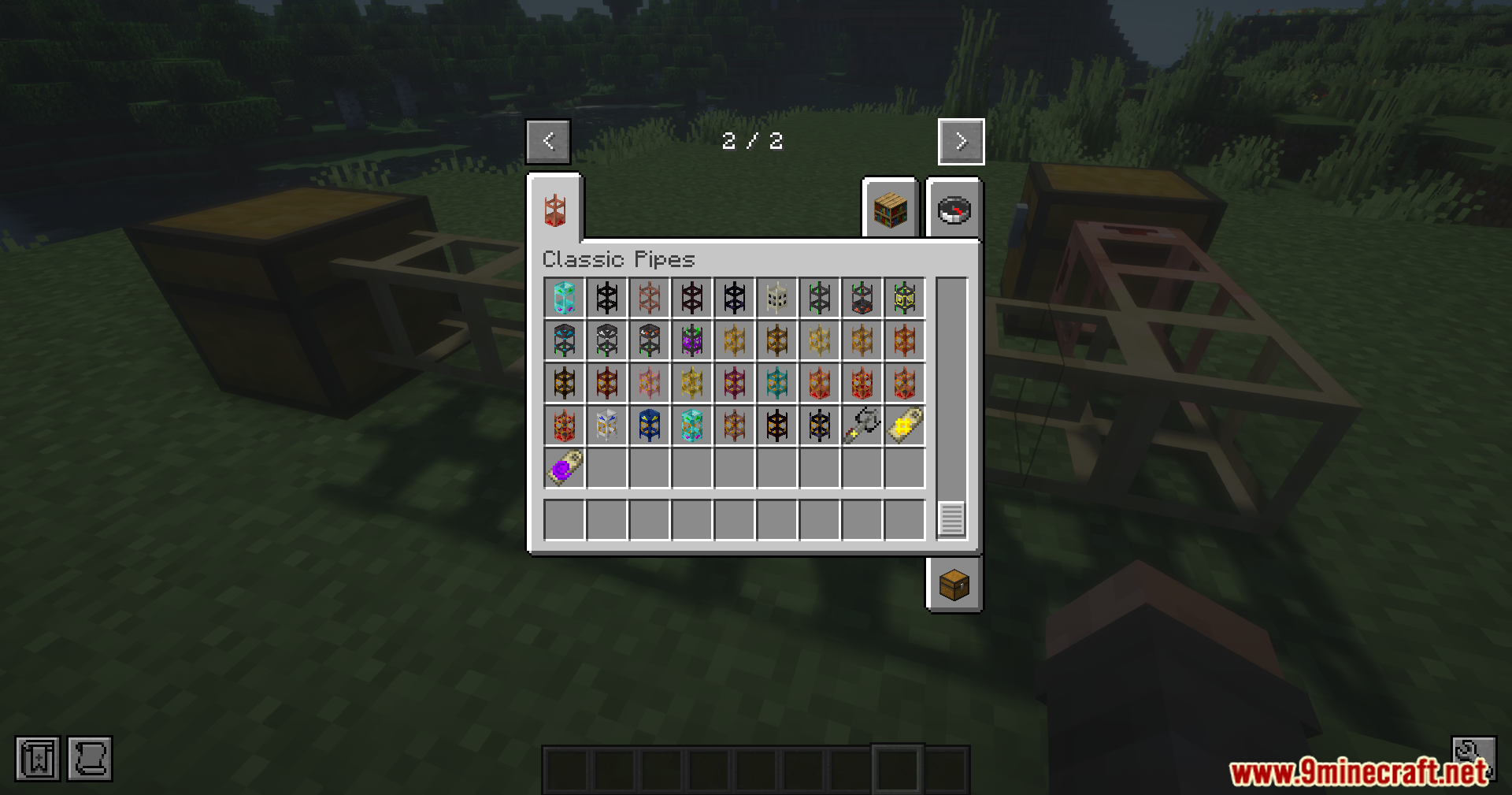The height and width of the screenshot is (795, 1512).
Task: Select the black obsidian pipe in the top row
Action: point(606,298)
